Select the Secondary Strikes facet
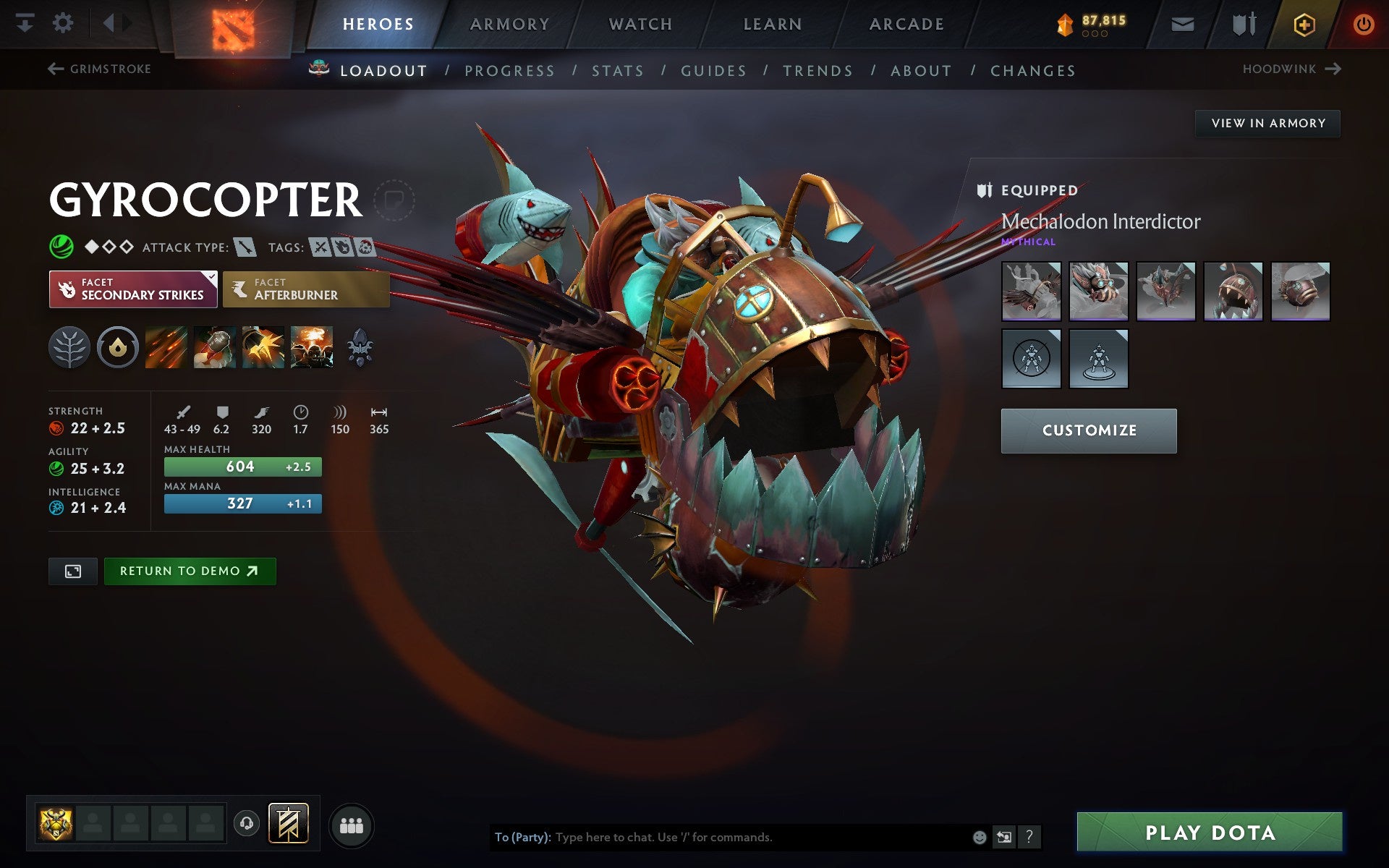Viewport: 1389px width, 868px height. [x=133, y=289]
